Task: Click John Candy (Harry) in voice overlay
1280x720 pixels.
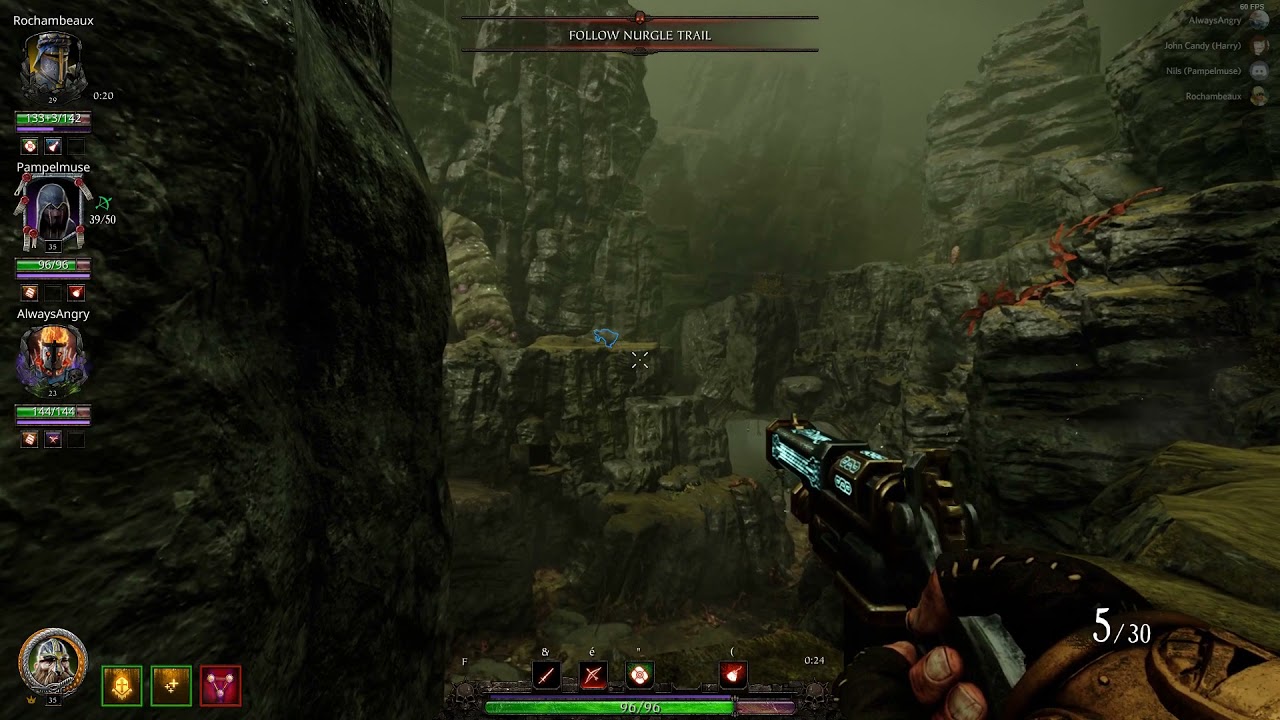Action: point(1203,46)
